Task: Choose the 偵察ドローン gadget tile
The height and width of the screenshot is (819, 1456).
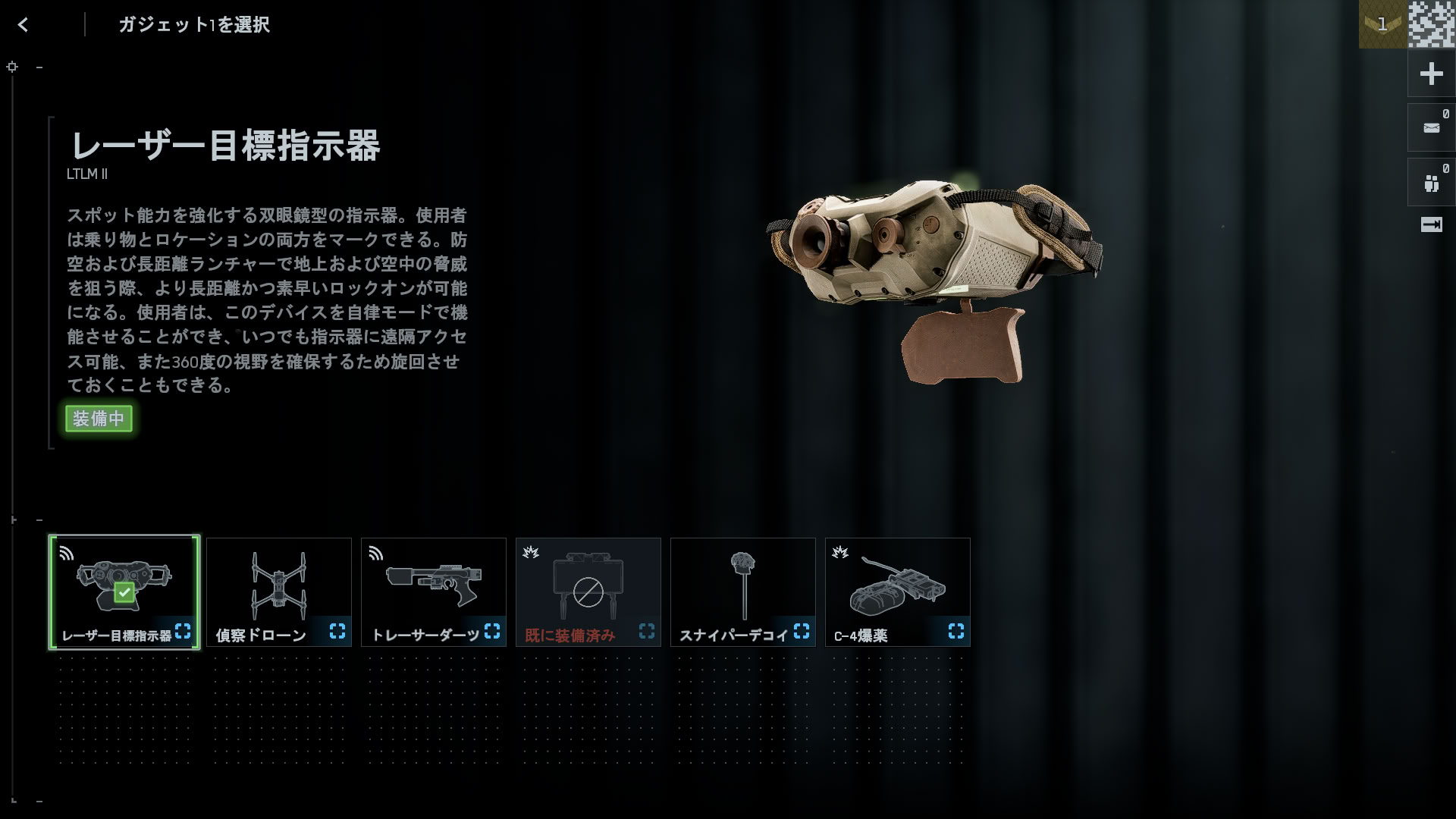Action: (279, 591)
